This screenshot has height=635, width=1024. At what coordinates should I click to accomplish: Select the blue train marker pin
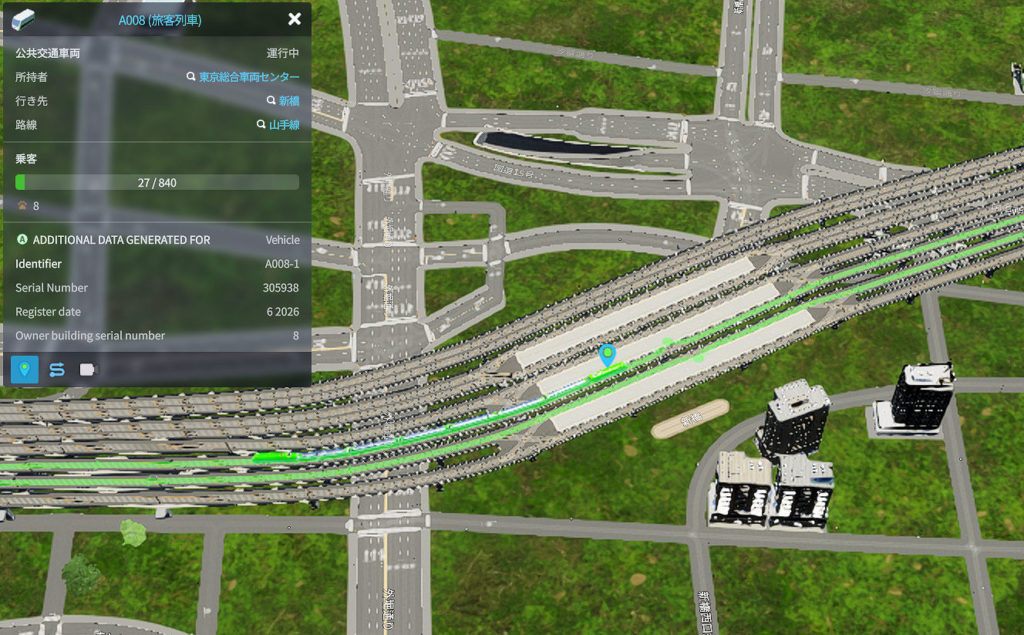607,354
